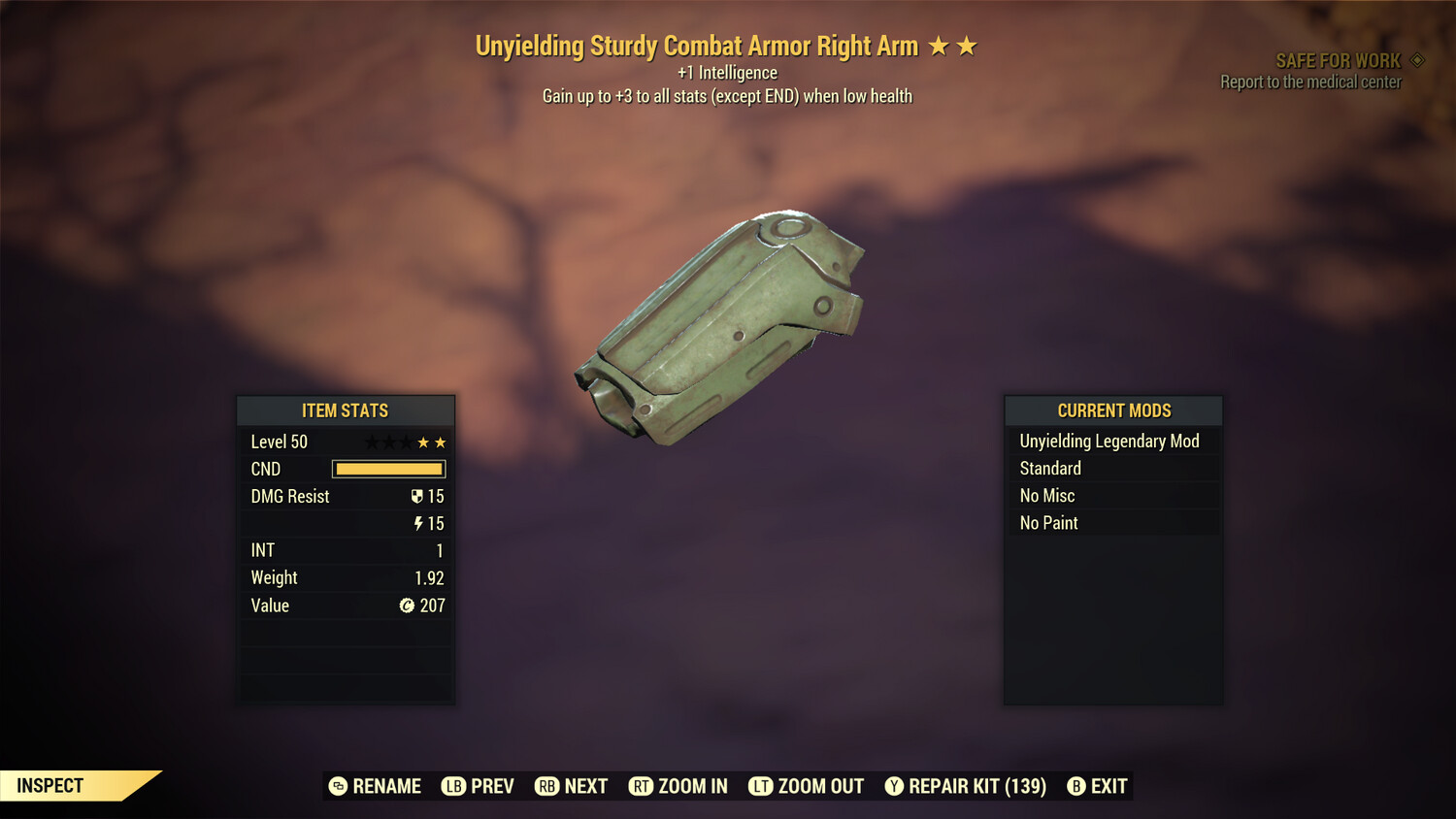Choose LB PREV to view previous item
This screenshot has width=1456, height=819.
coord(478,786)
